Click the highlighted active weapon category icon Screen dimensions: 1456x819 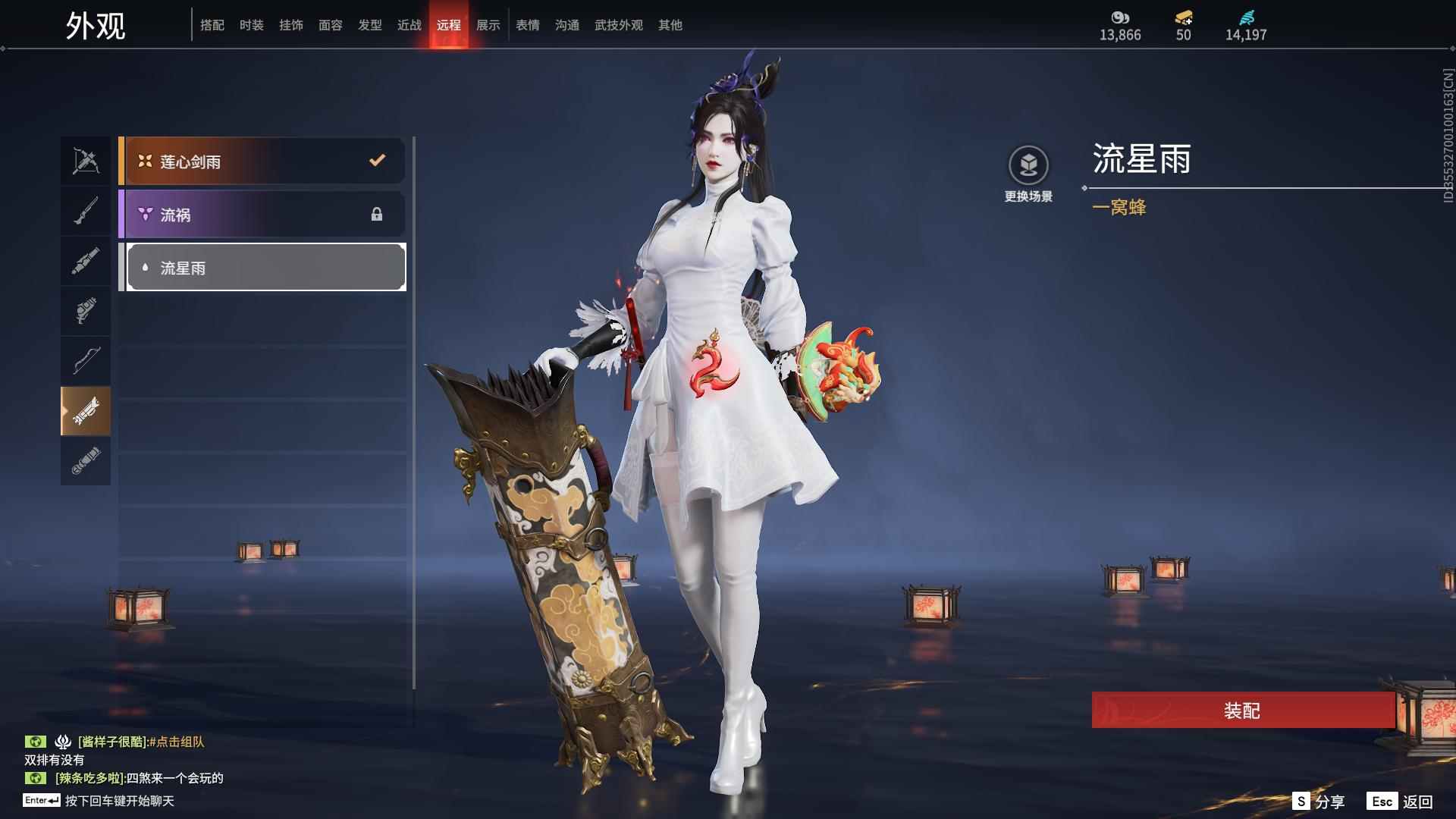pos(85,410)
